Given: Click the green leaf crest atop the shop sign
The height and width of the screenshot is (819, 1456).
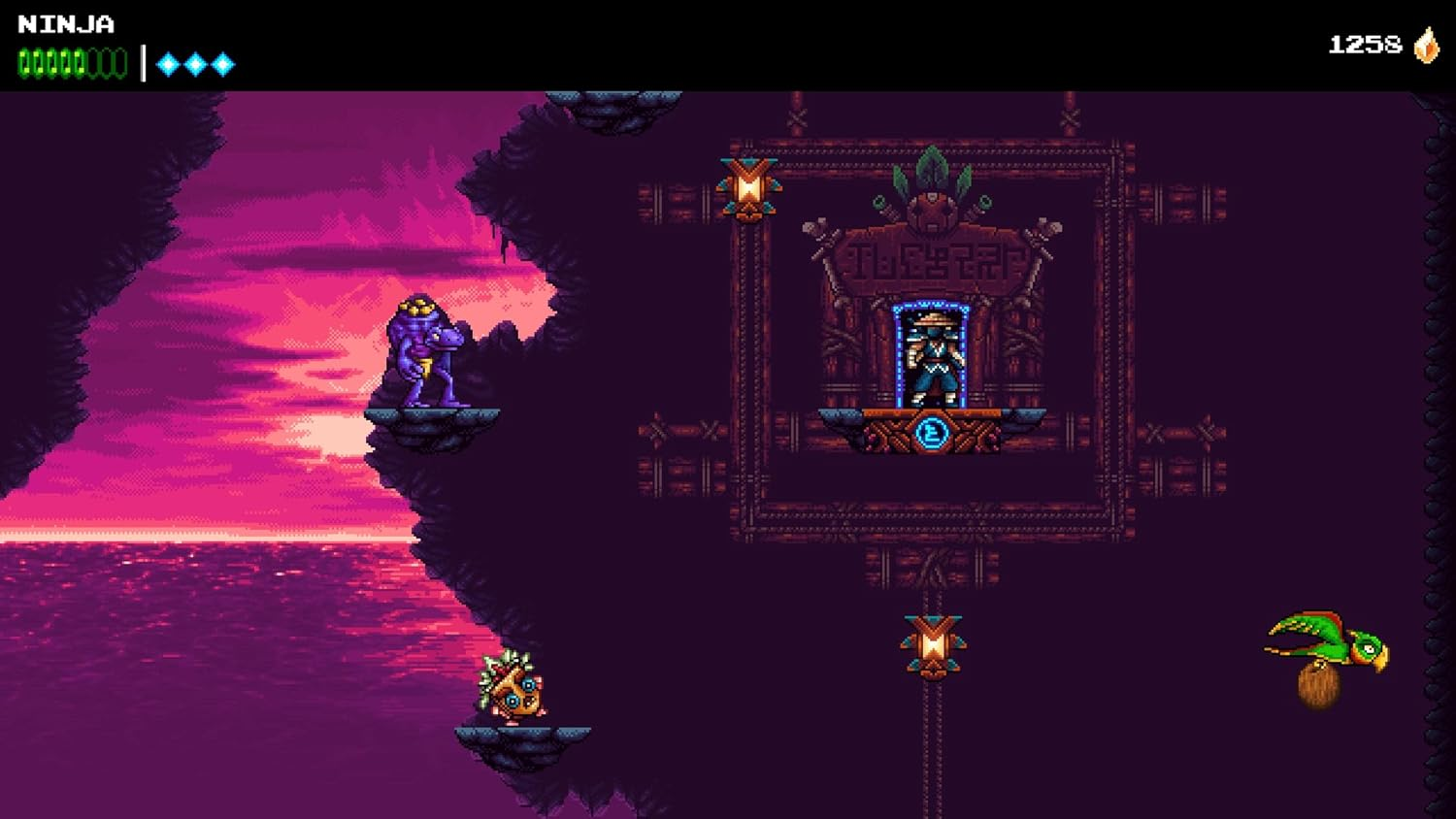Looking at the screenshot, I should point(930,167).
